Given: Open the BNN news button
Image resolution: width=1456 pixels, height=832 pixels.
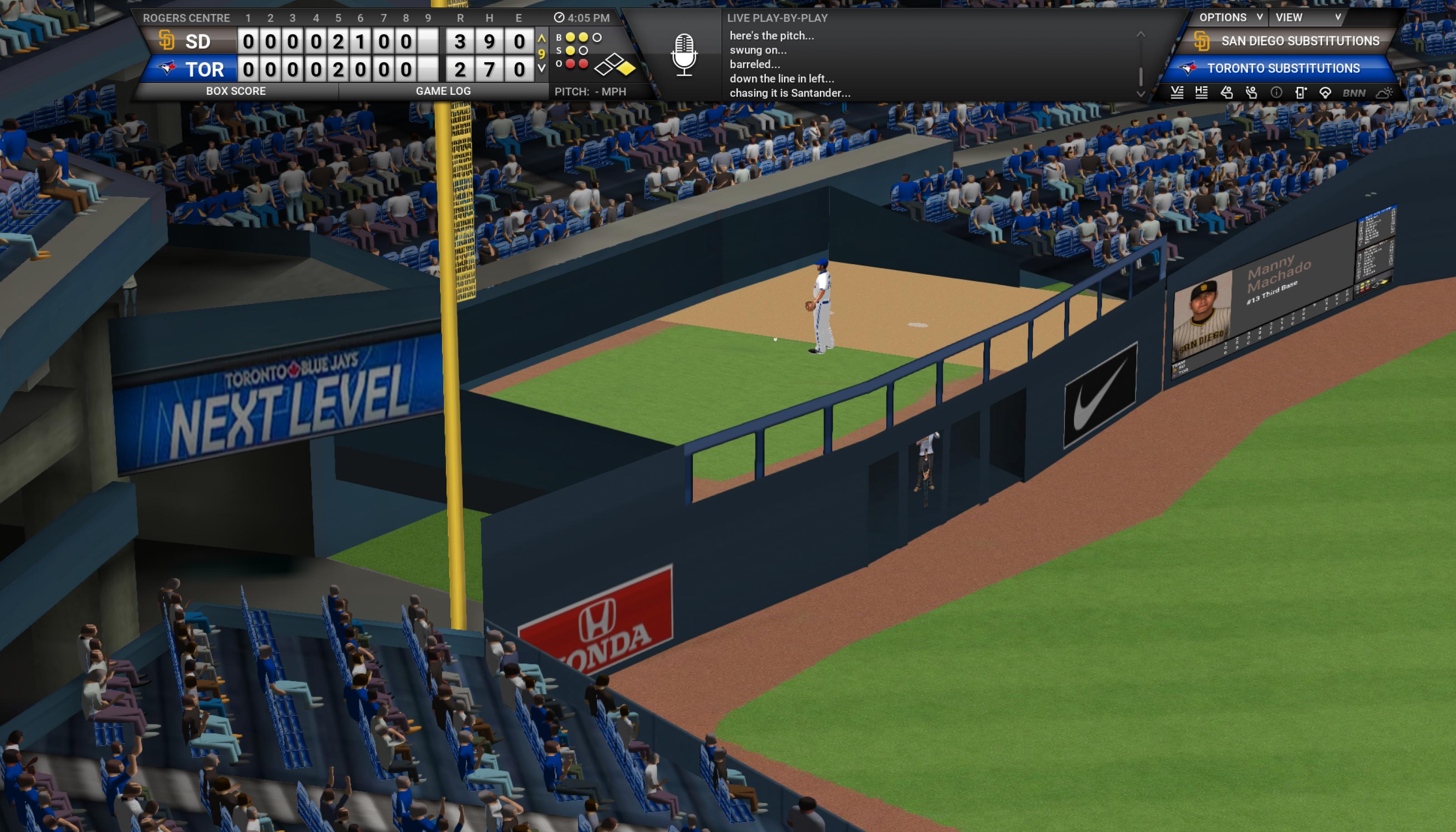Looking at the screenshot, I should (1354, 93).
